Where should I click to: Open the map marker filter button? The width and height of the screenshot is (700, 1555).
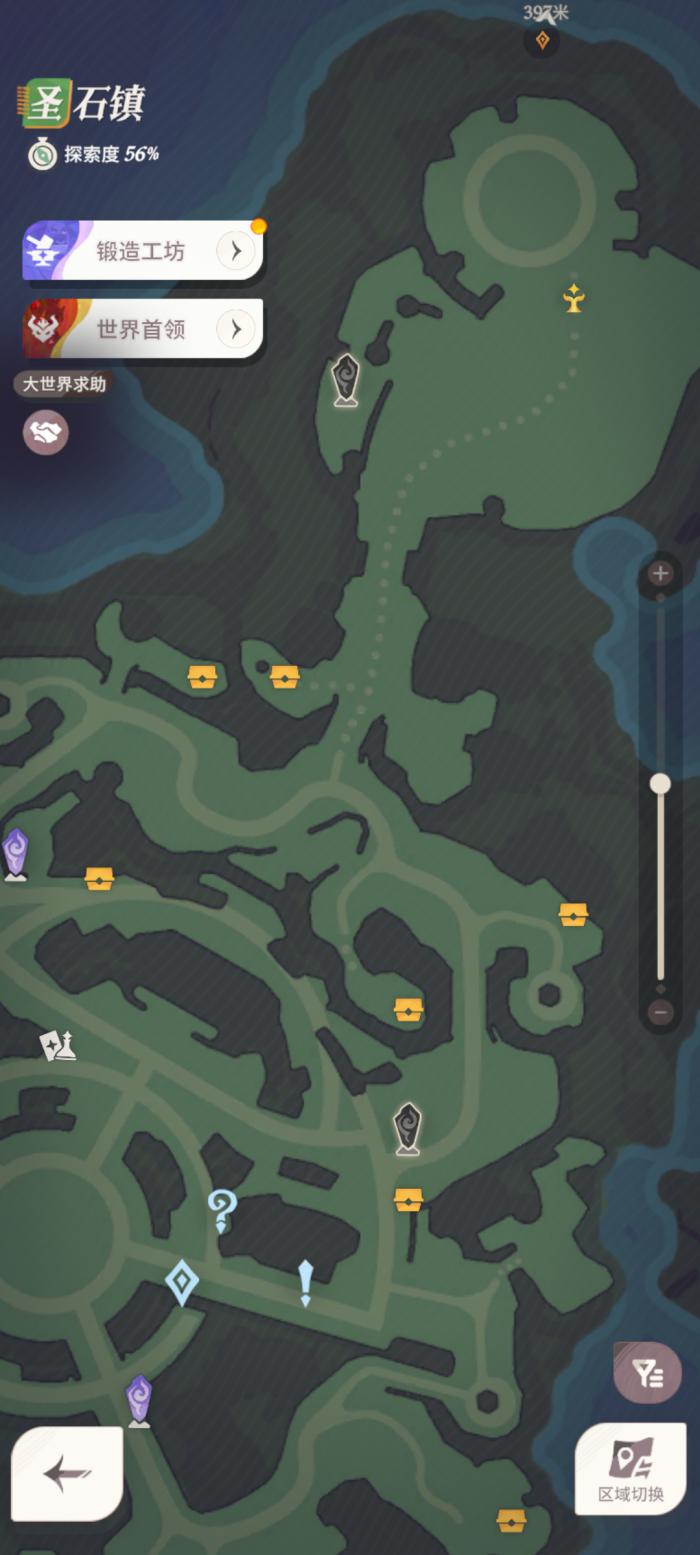coord(648,1374)
